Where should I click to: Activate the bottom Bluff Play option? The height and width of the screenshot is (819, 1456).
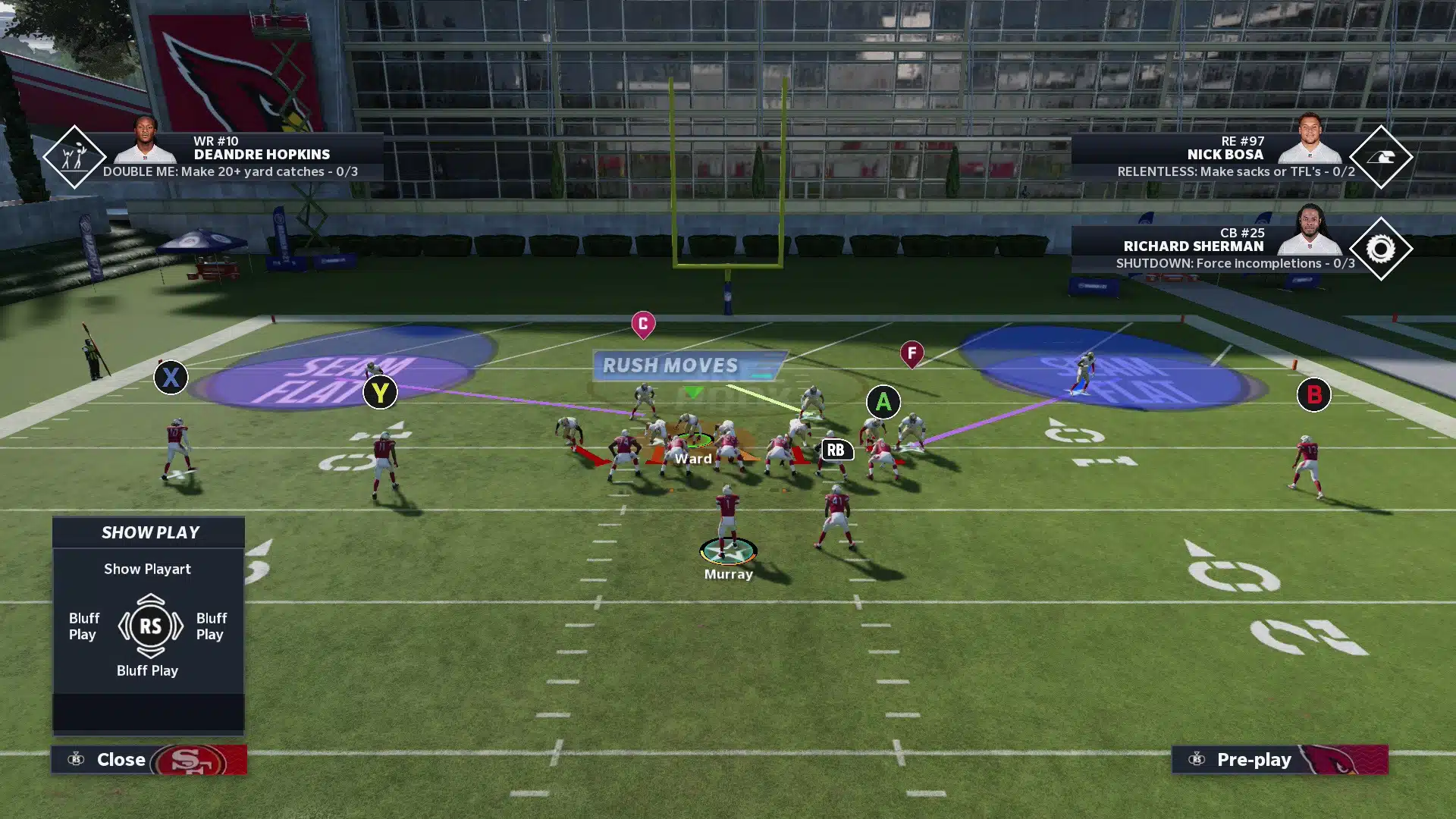click(x=148, y=670)
